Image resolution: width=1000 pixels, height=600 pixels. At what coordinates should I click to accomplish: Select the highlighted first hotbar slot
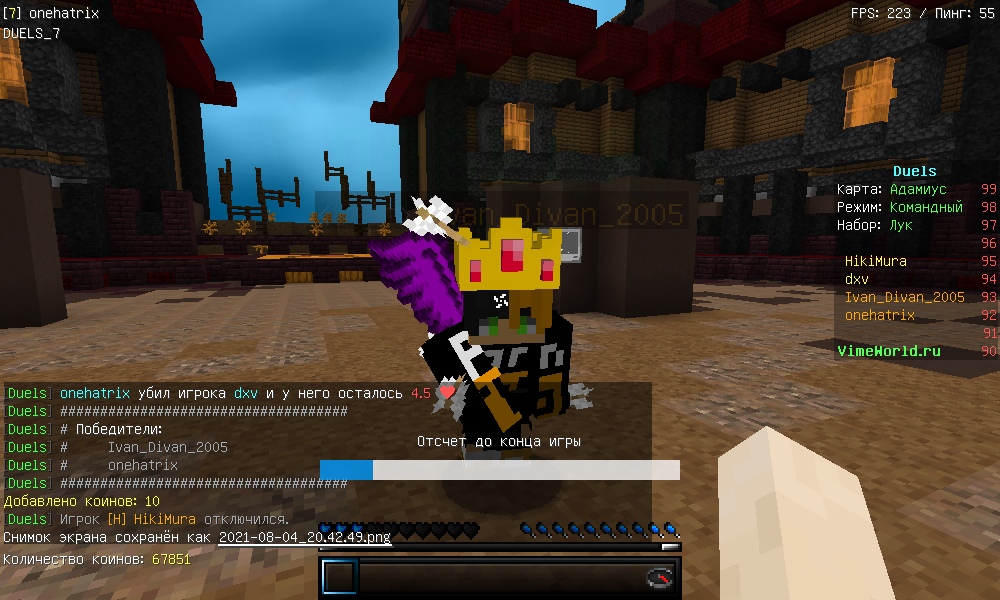(339, 578)
